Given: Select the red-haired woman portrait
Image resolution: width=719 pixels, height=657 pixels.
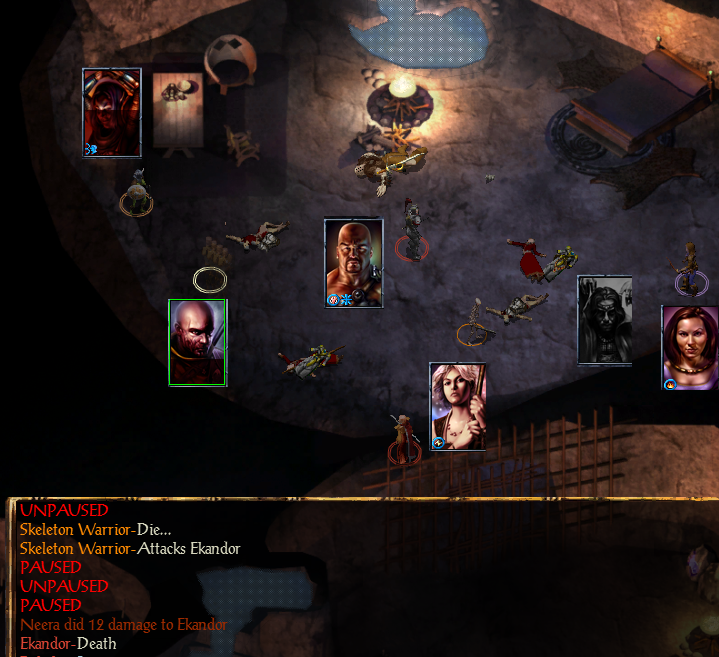Looking at the screenshot, I should (690, 348).
